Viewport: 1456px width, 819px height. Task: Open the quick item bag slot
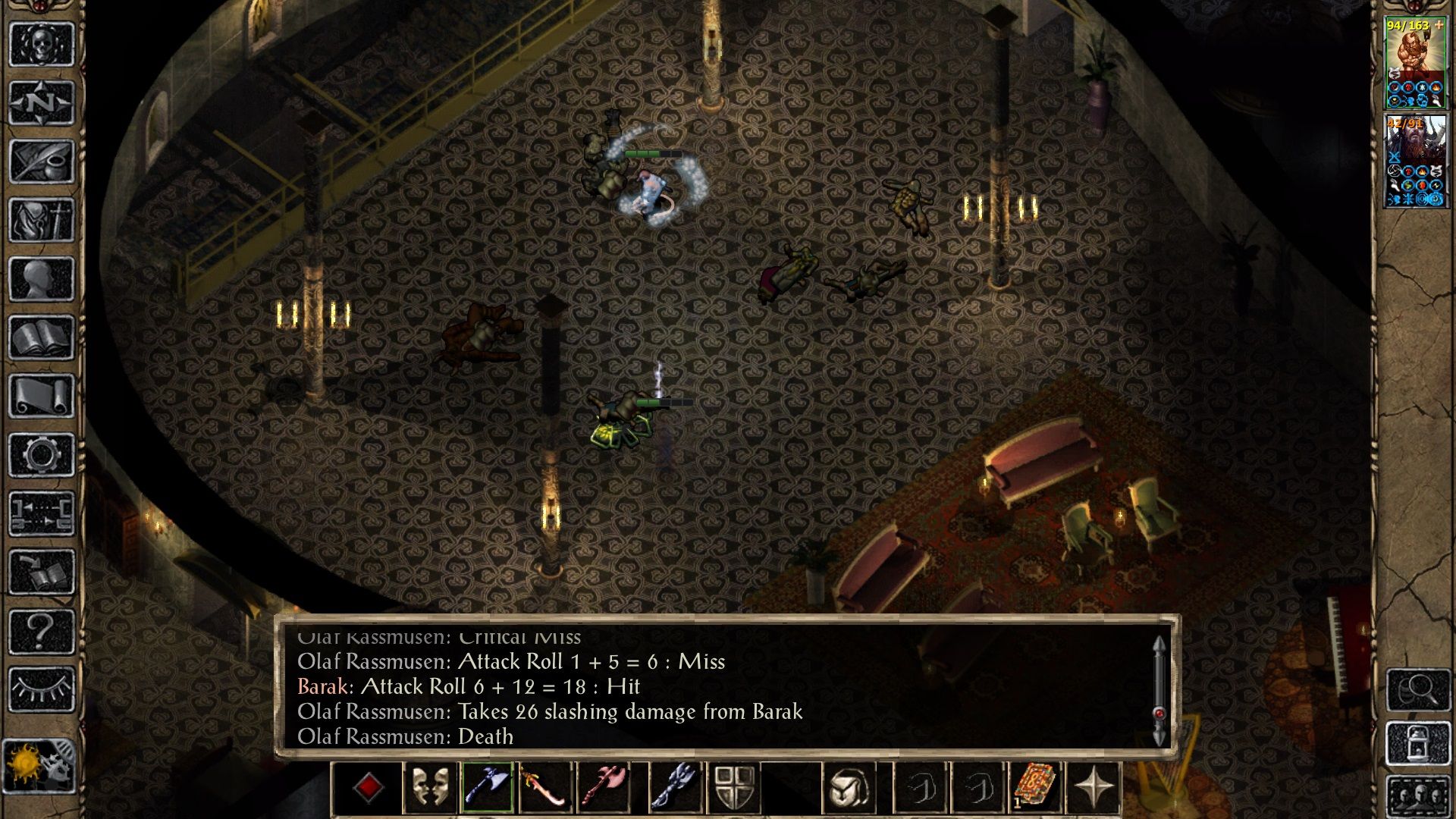click(849, 788)
